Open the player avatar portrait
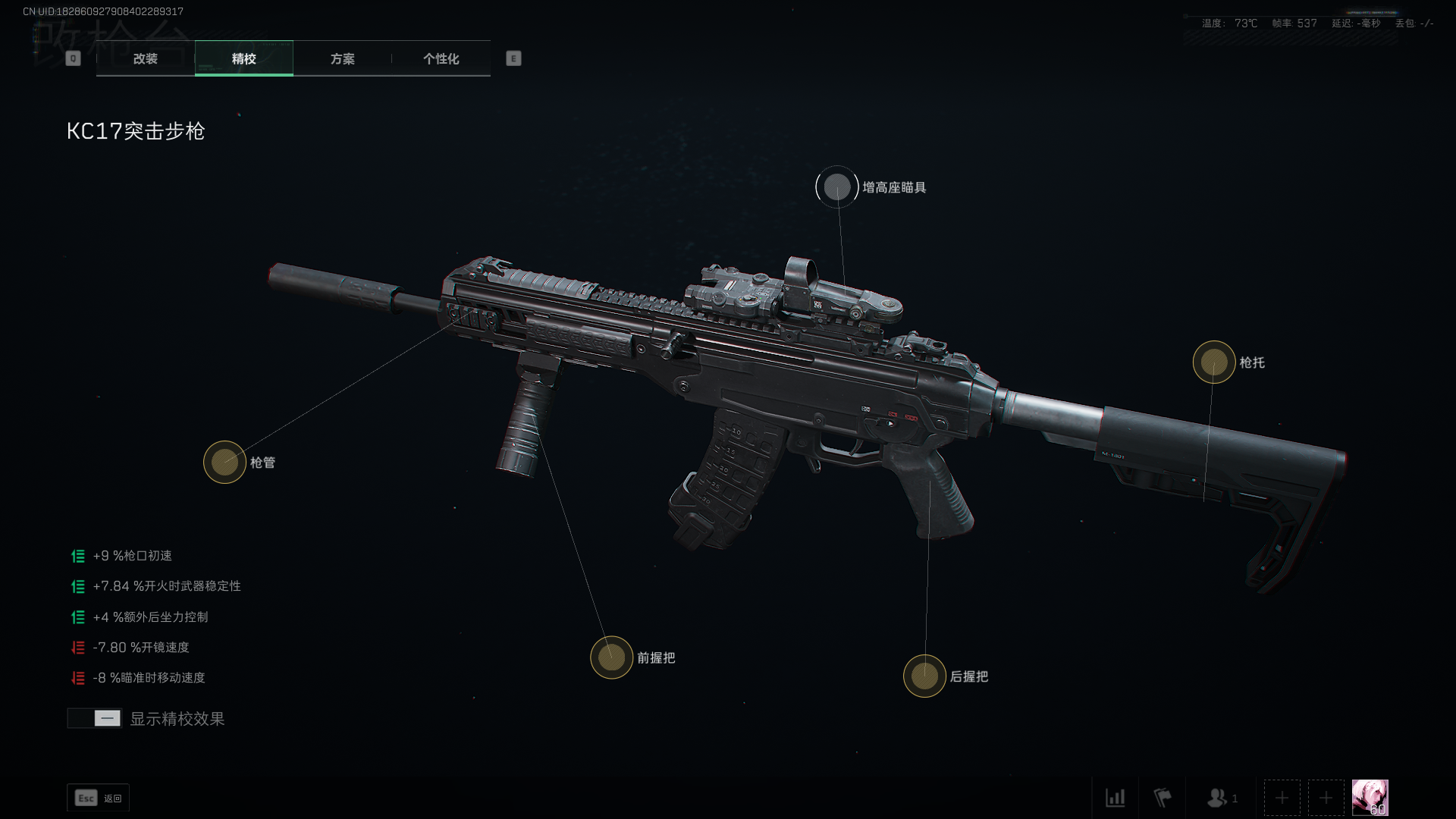This screenshot has width=1456, height=819. pos(1370,798)
